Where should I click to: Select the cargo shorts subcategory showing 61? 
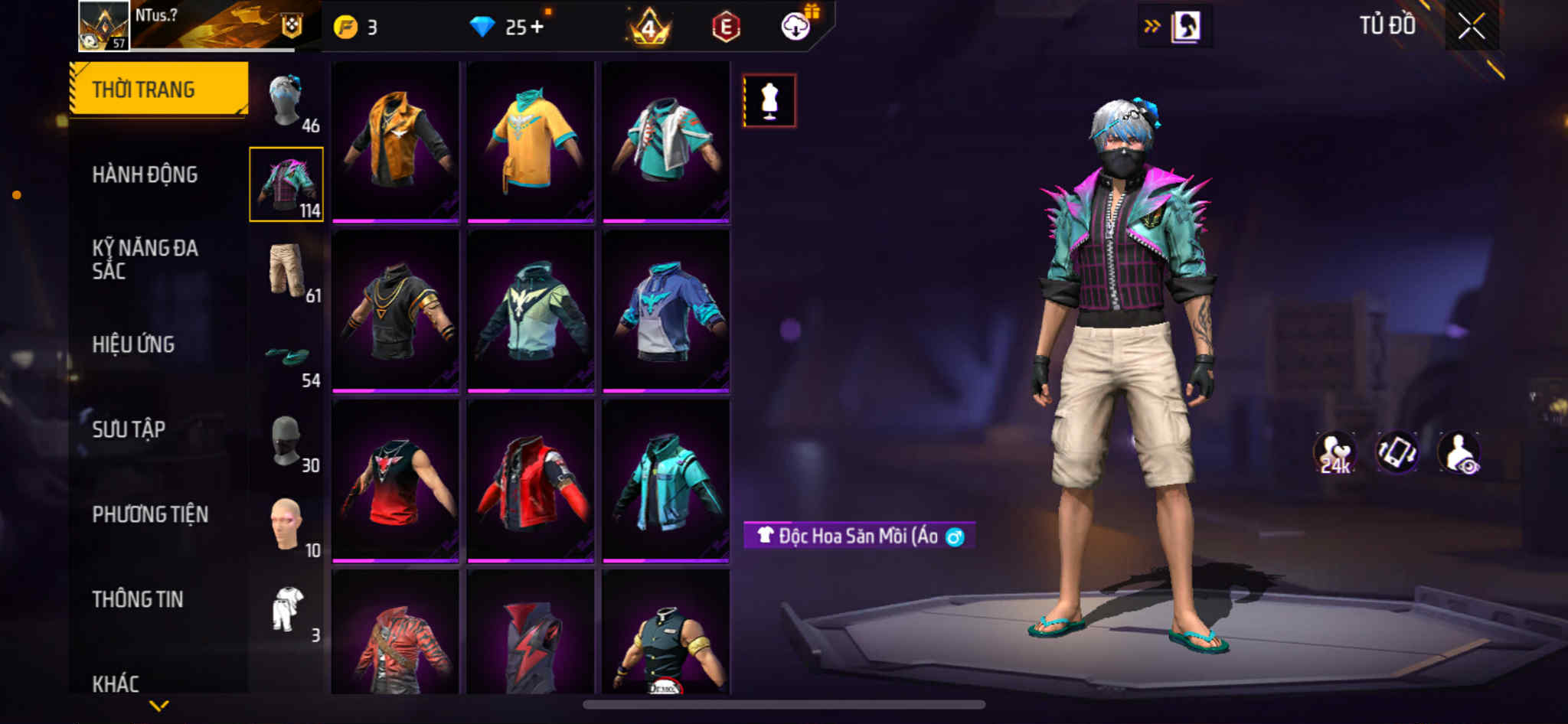[x=288, y=271]
